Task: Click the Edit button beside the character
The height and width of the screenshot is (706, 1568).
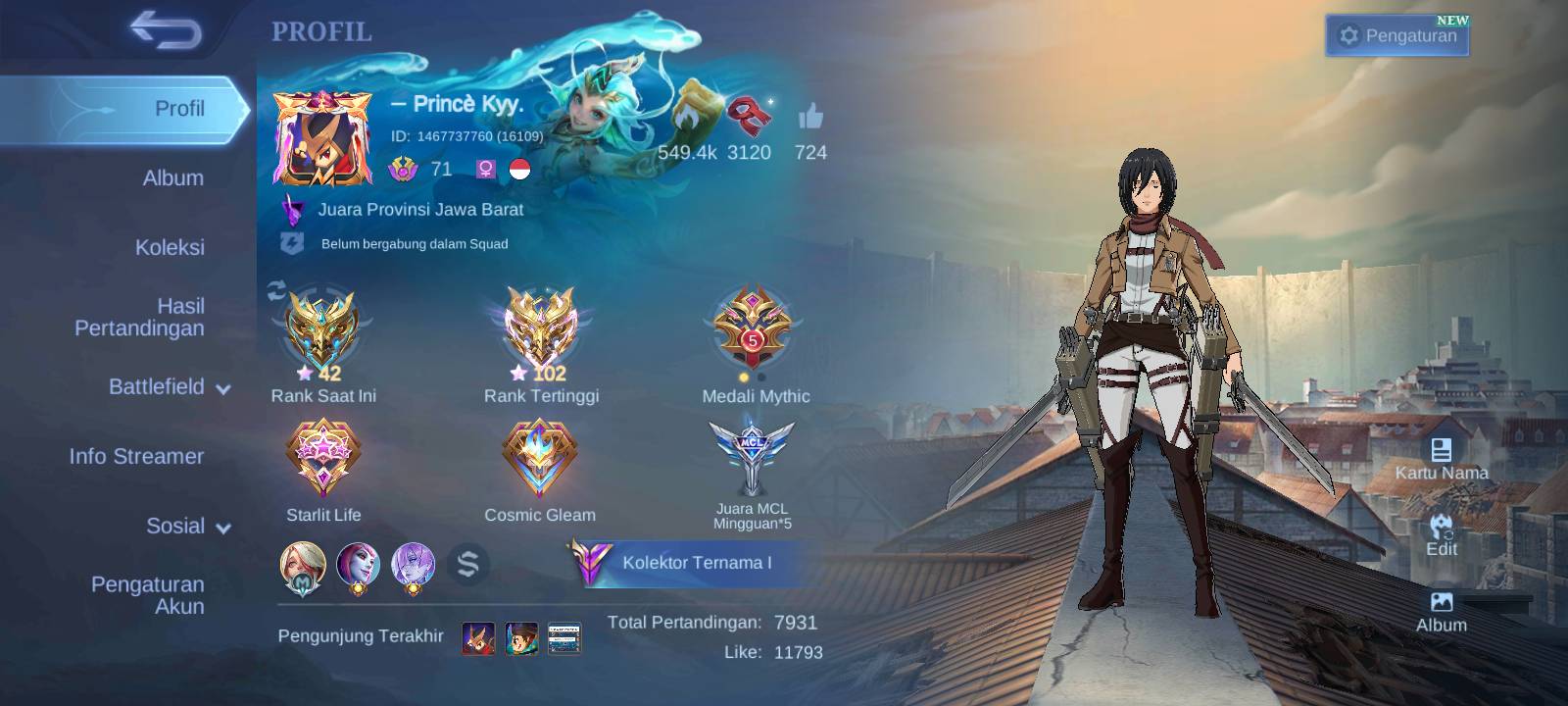Action: pyautogui.click(x=1441, y=535)
